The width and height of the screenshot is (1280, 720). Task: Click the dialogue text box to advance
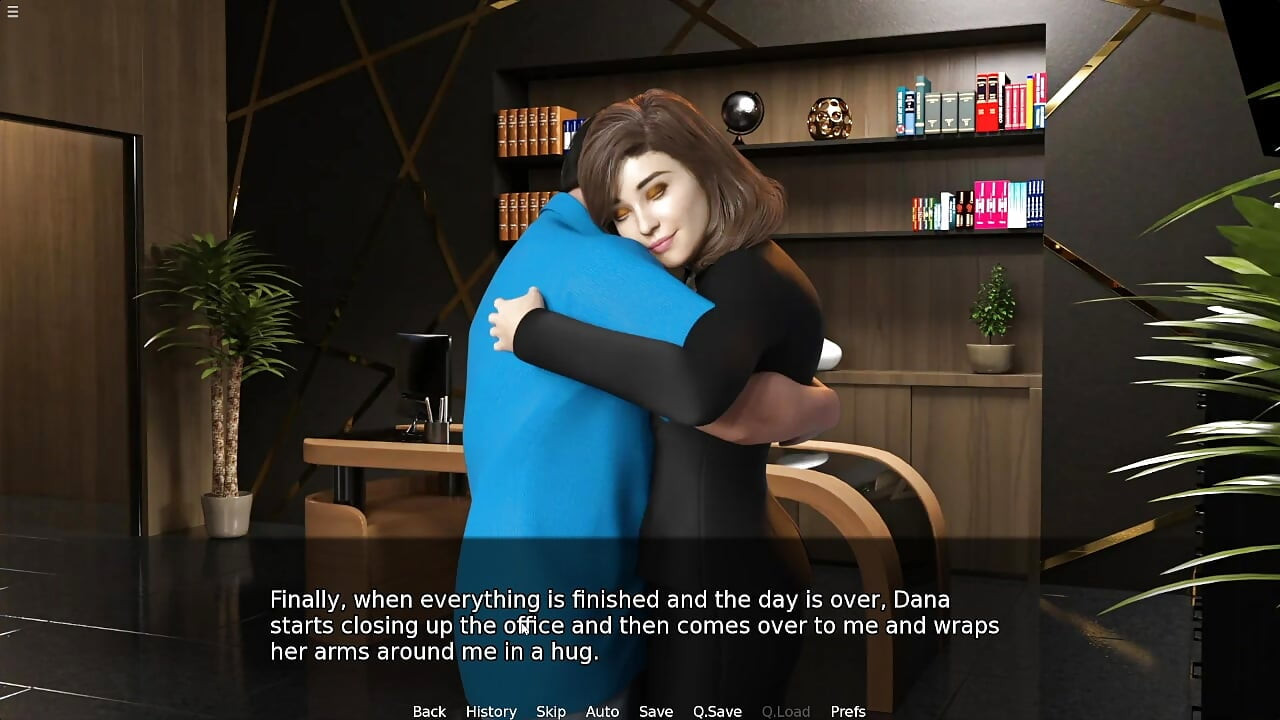click(640, 625)
